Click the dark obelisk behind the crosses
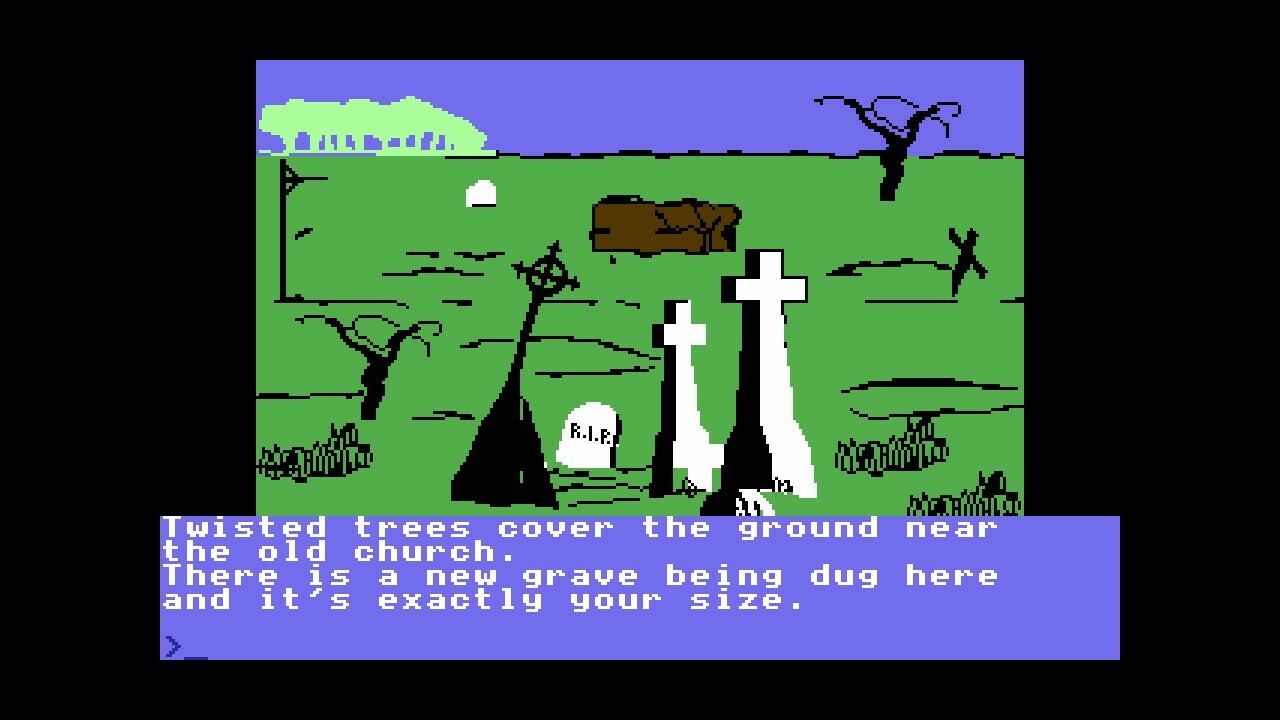 point(745,440)
